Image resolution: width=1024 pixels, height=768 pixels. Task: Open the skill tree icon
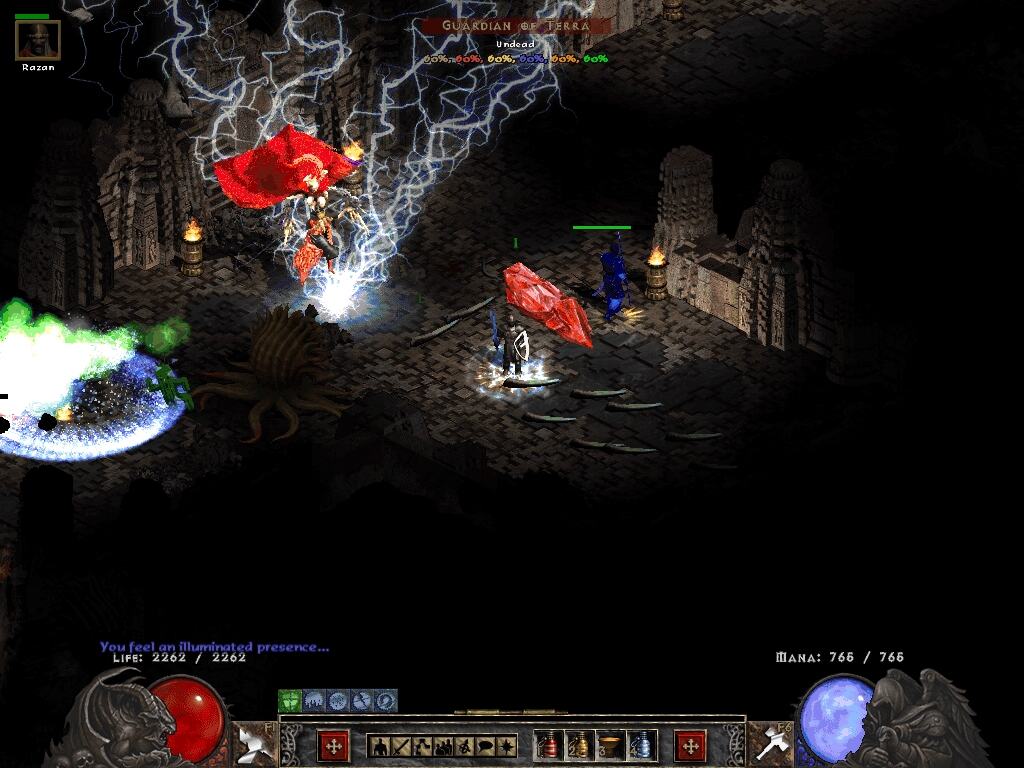click(x=421, y=746)
